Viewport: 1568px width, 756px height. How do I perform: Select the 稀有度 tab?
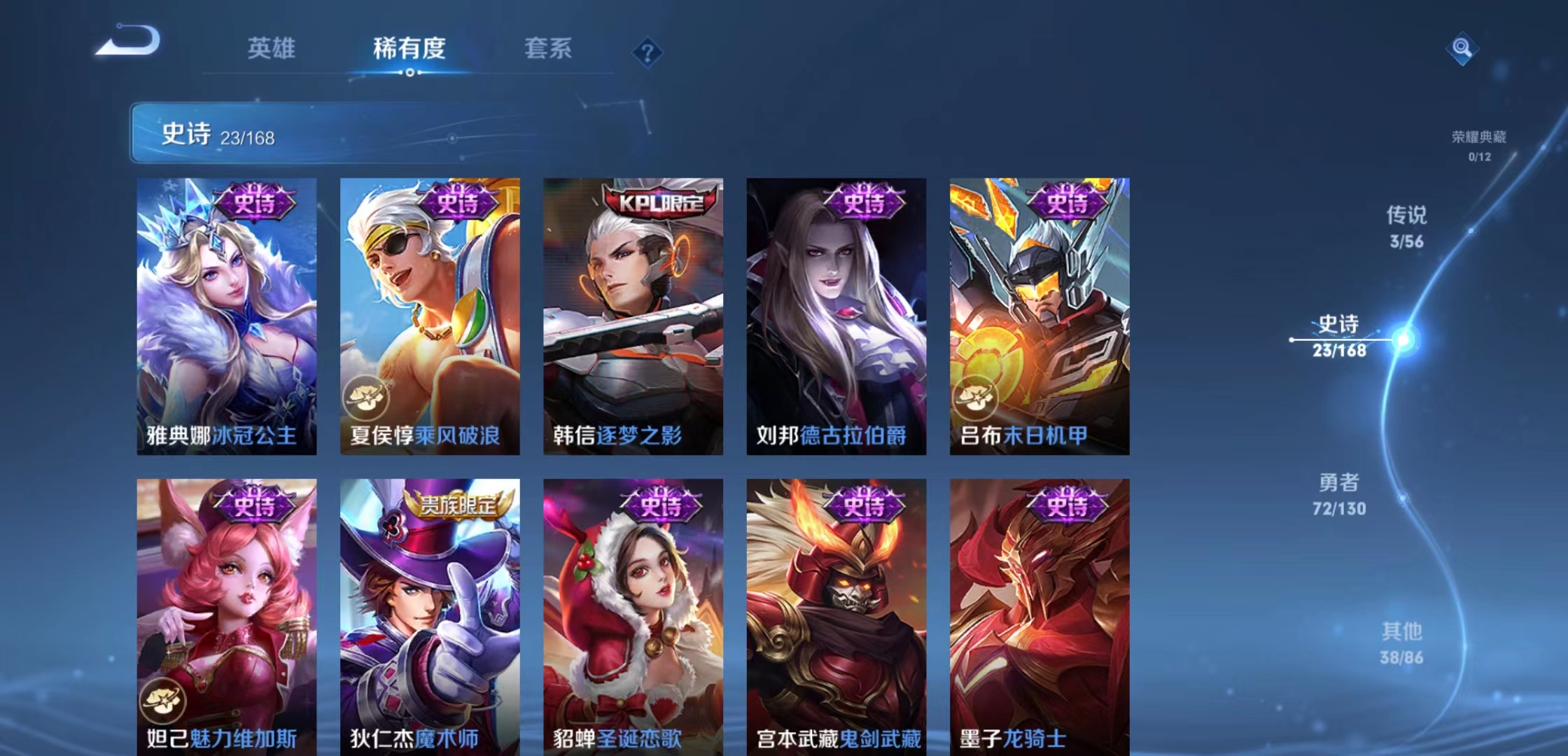(409, 49)
